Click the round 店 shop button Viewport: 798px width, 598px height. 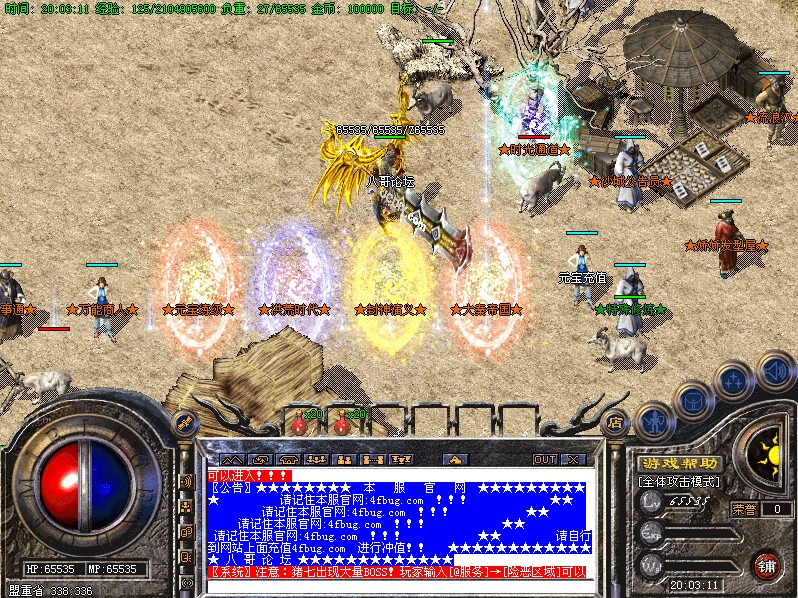[616, 423]
